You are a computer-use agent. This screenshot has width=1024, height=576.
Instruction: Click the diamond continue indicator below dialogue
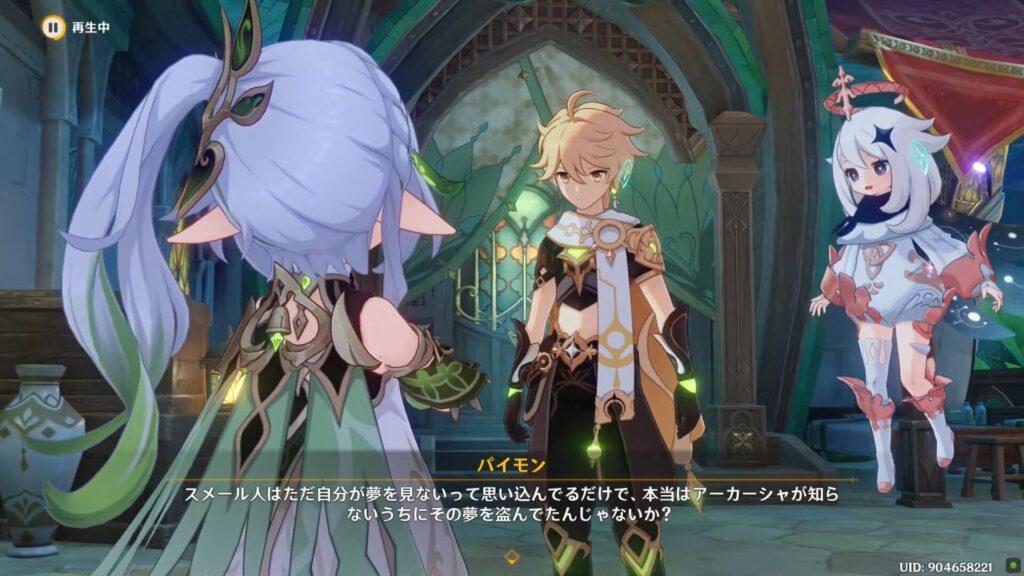[512, 555]
